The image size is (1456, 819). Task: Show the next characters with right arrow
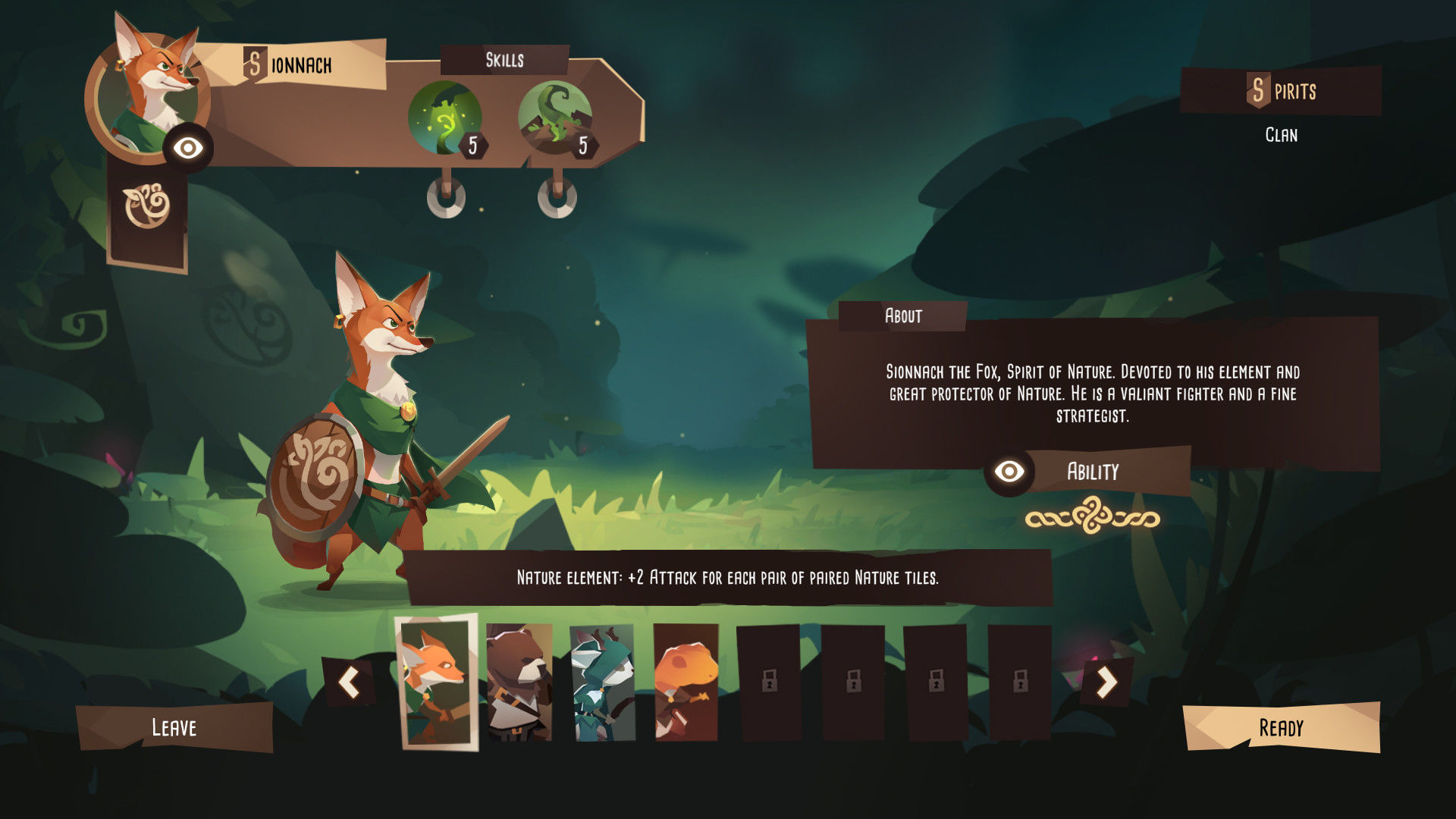[x=1106, y=682]
